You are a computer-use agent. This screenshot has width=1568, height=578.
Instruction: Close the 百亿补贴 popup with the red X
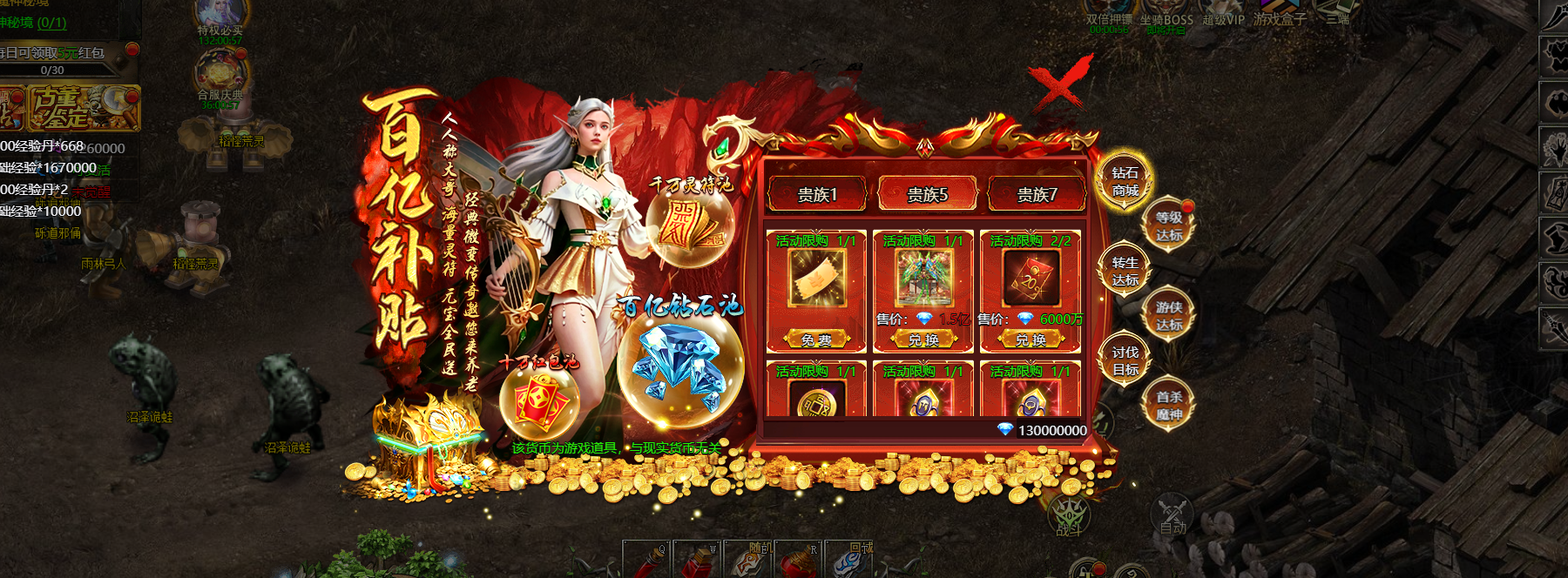pyautogui.click(x=1058, y=84)
